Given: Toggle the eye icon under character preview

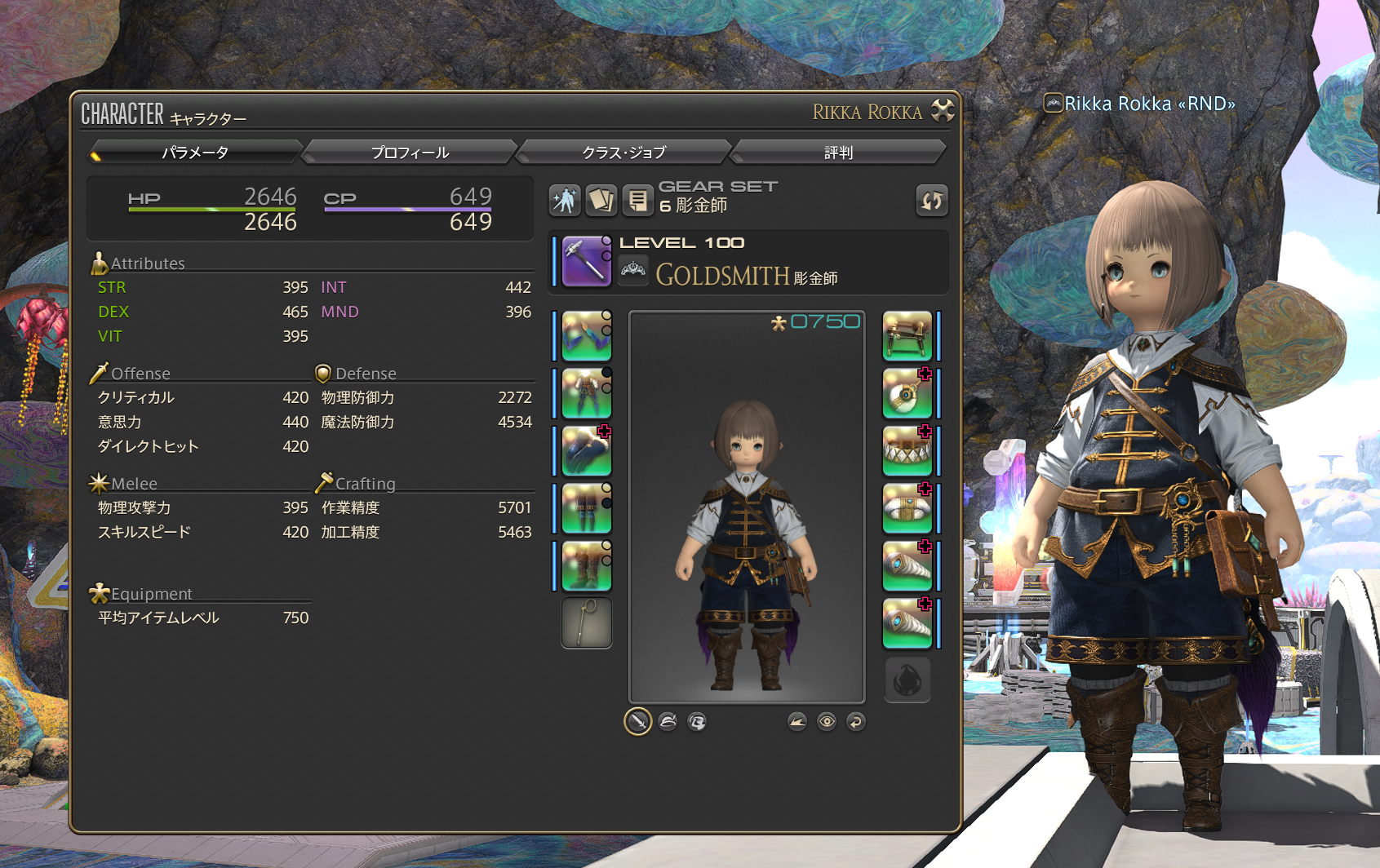Looking at the screenshot, I should [827, 721].
